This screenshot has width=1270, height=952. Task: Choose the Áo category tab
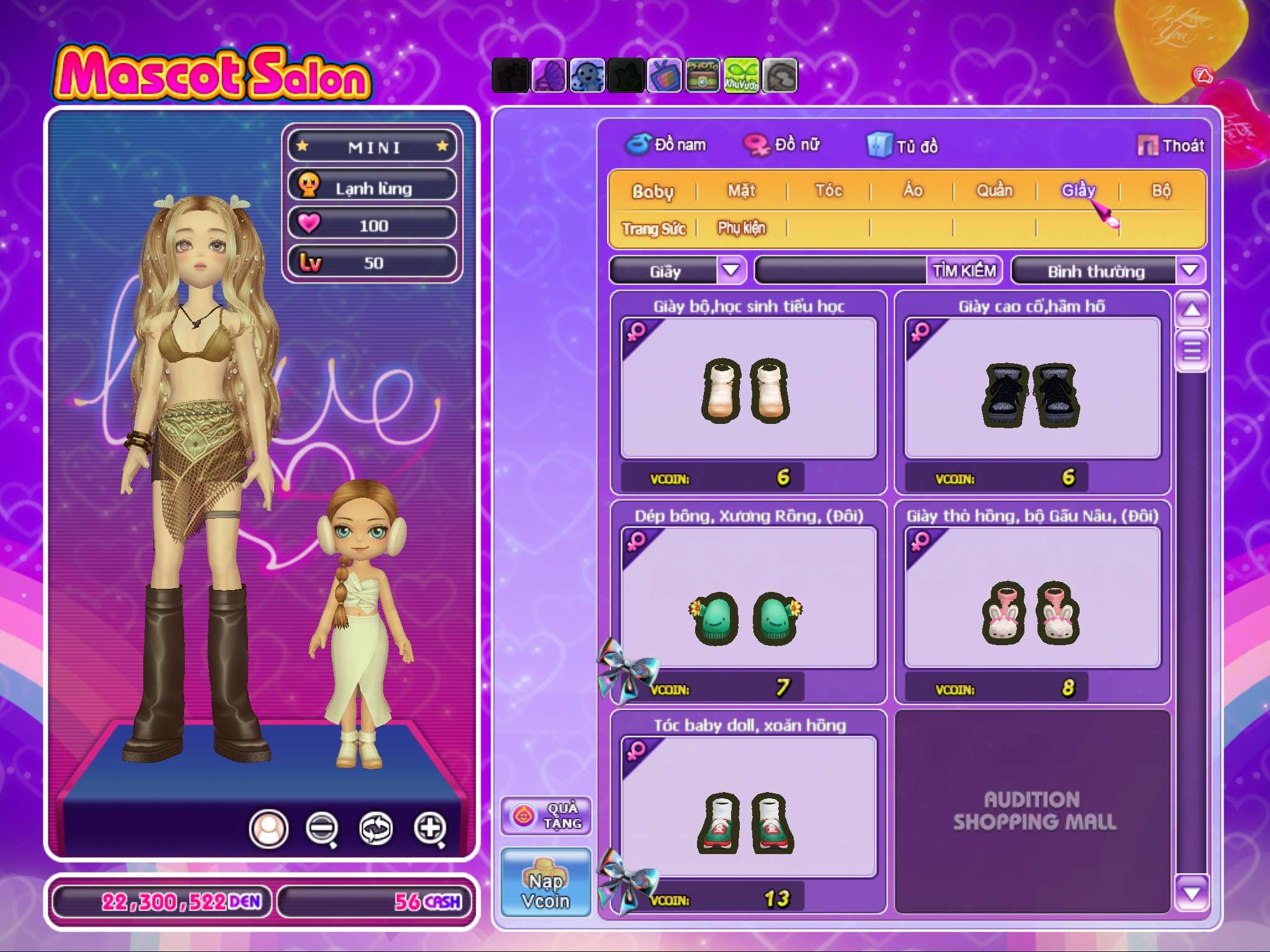912,191
